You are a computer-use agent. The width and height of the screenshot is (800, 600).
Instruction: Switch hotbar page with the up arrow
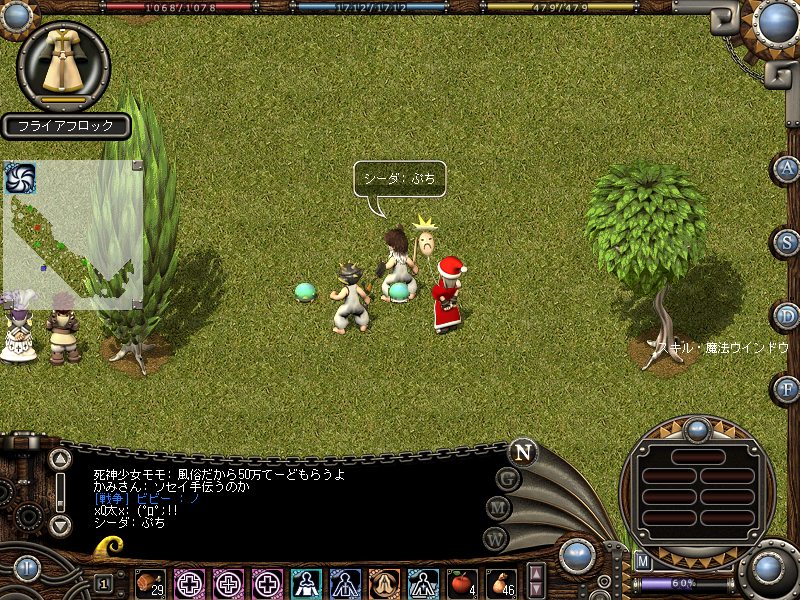(x=537, y=573)
